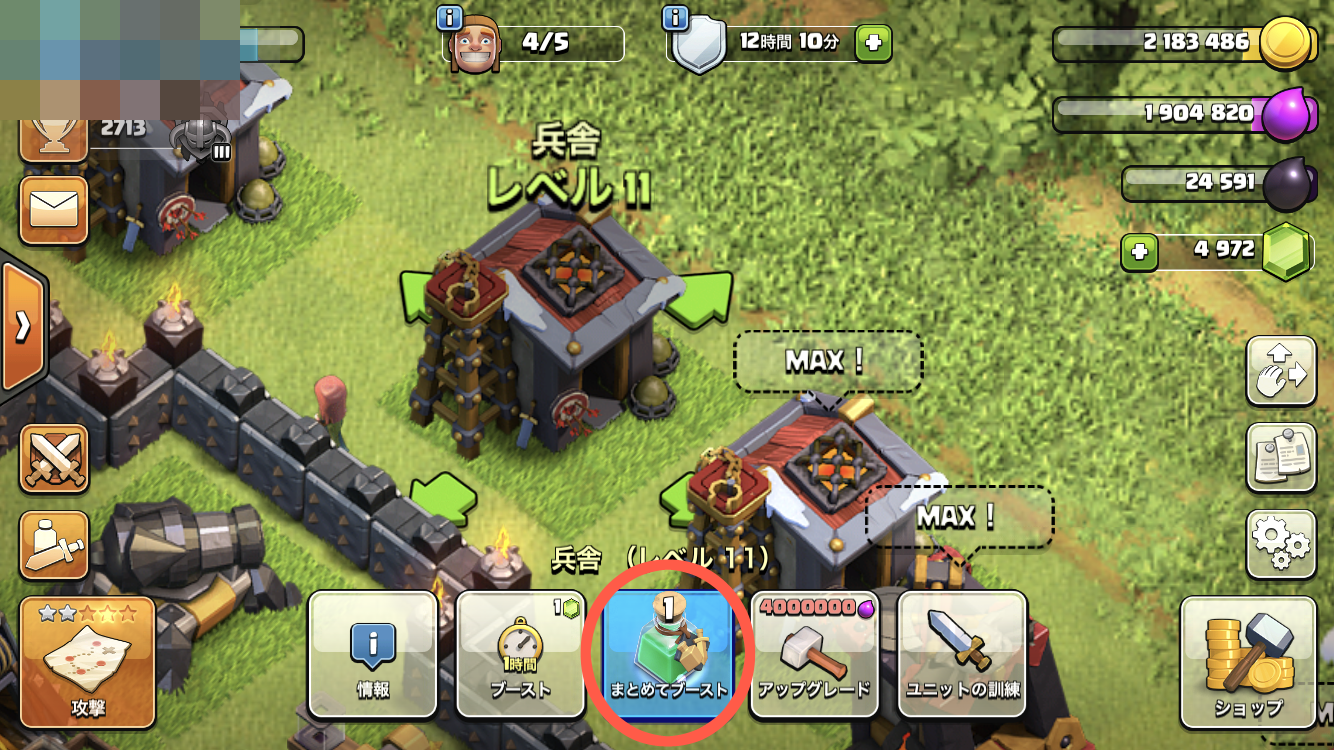Open the envelope mail inbox
This screenshot has height=750, width=1334.
click(54, 210)
